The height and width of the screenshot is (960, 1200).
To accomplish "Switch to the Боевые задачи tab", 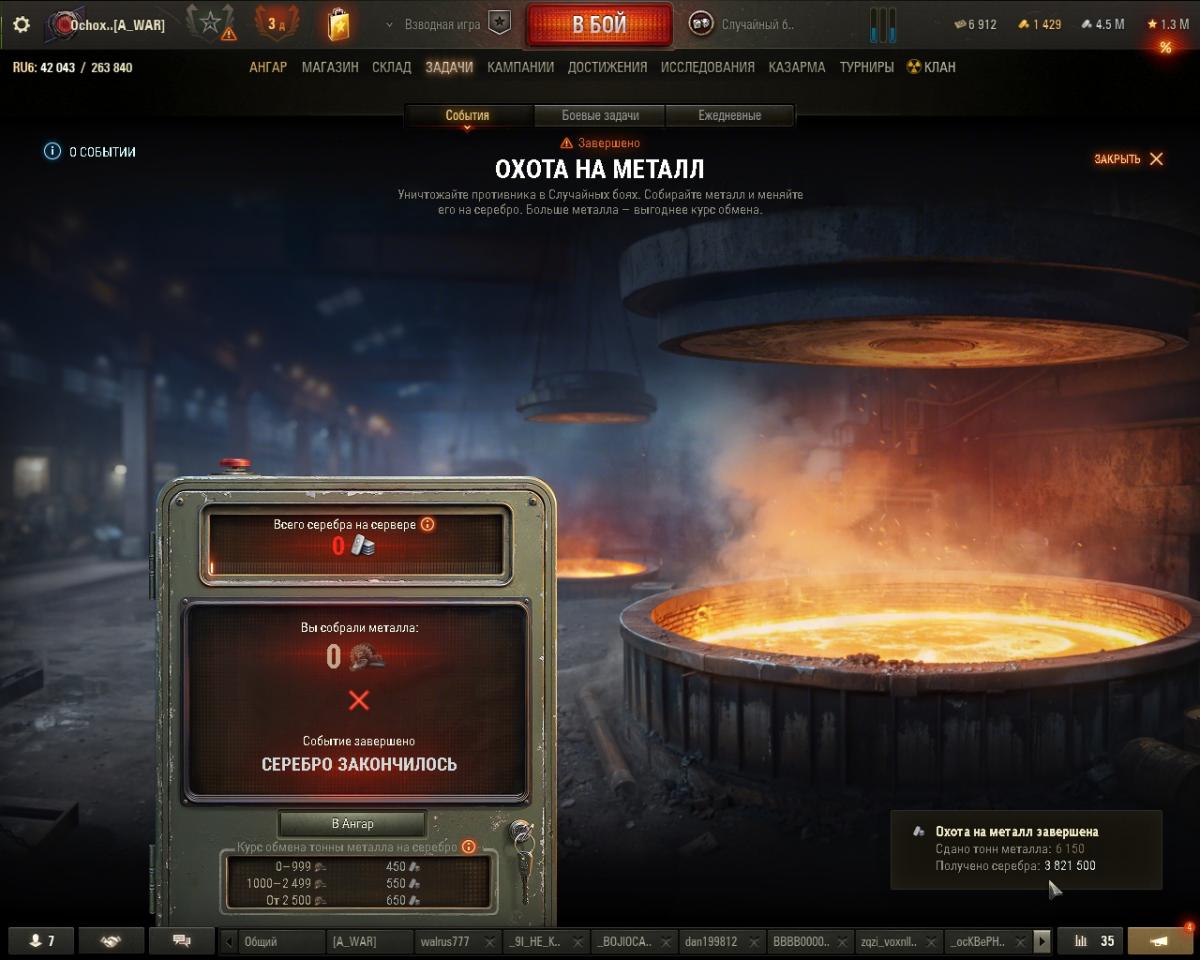I will pyautogui.click(x=600, y=115).
